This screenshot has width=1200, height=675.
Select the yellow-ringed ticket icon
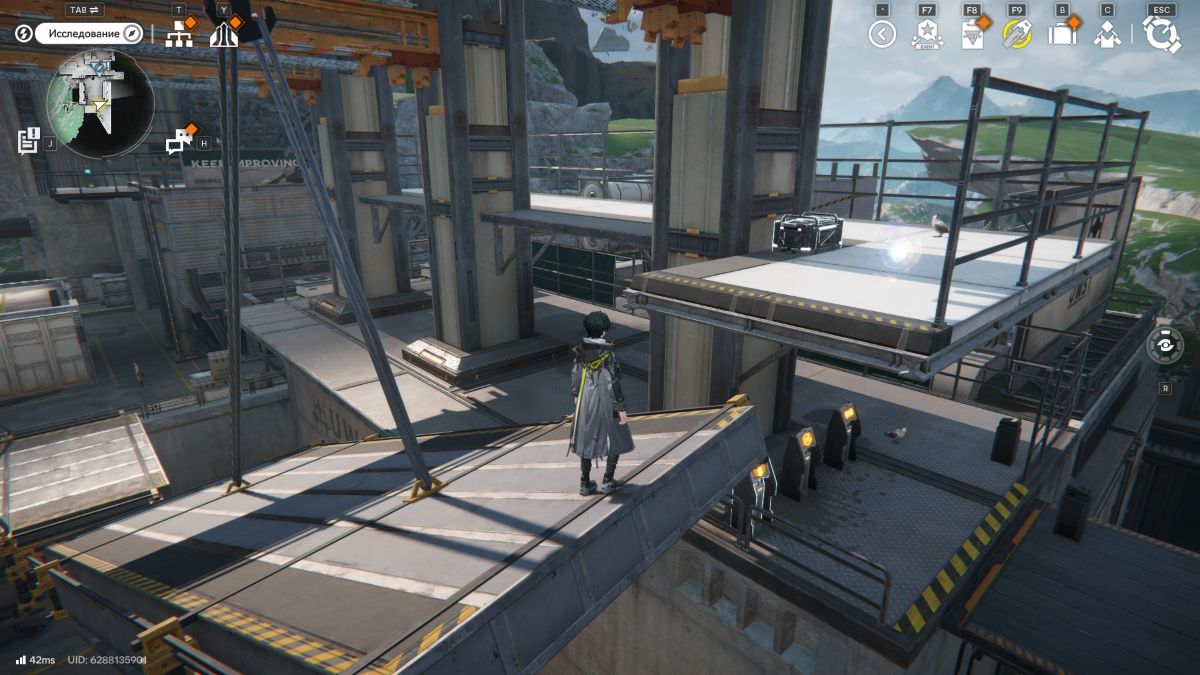pyautogui.click(x=1017, y=35)
